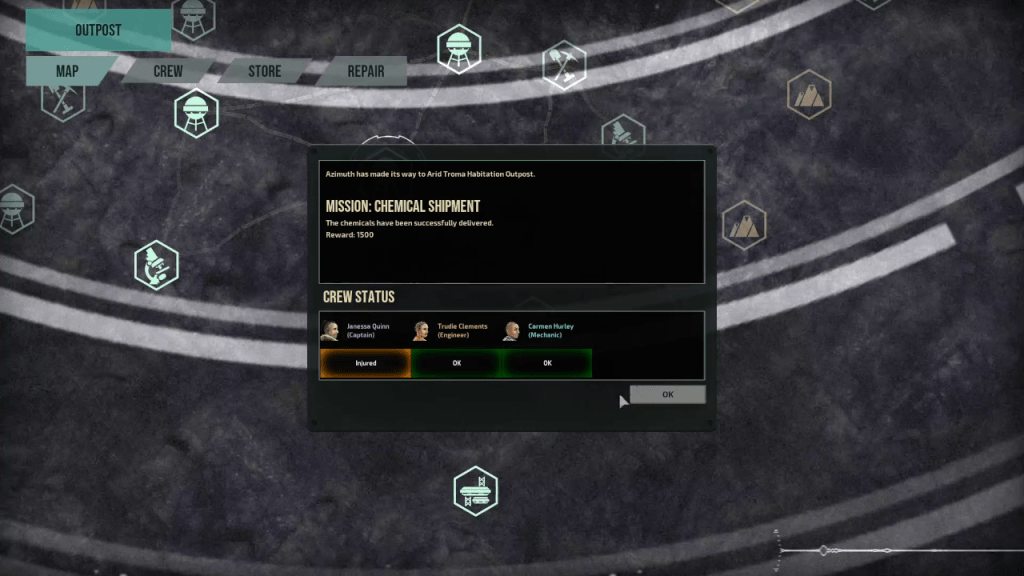Go to the Store tab

pos(264,71)
